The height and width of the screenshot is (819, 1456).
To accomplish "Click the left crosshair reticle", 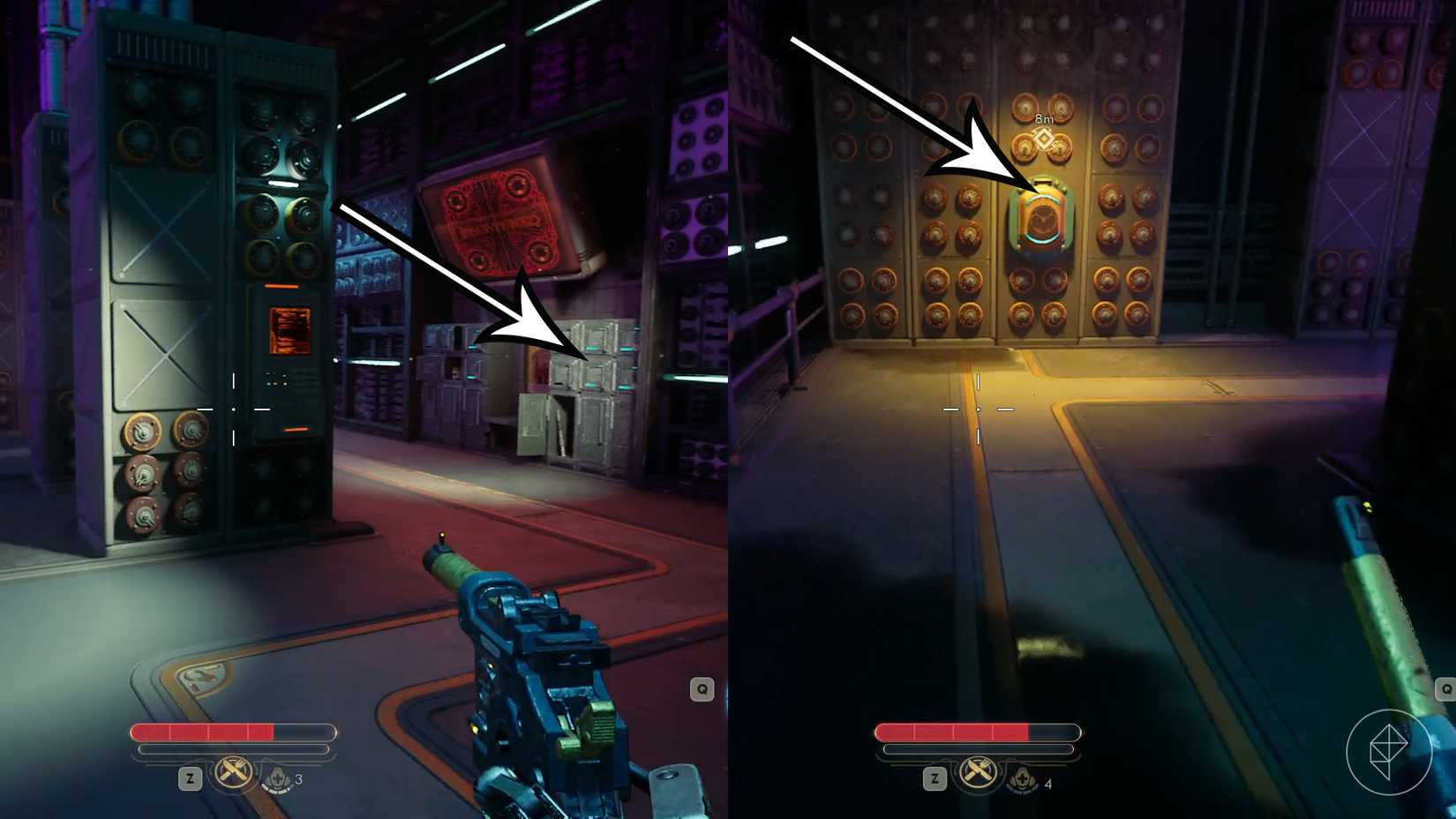I will (232, 409).
